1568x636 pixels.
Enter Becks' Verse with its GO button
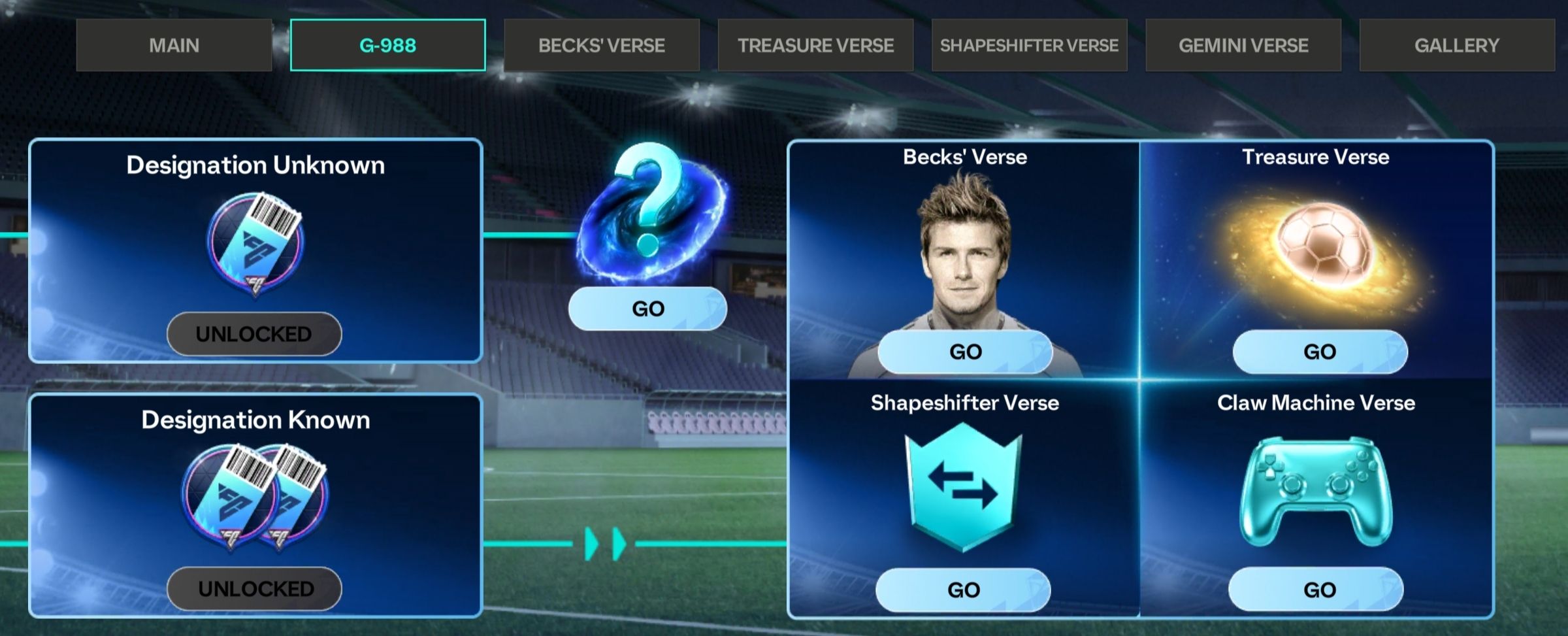click(x=965, y=352)
